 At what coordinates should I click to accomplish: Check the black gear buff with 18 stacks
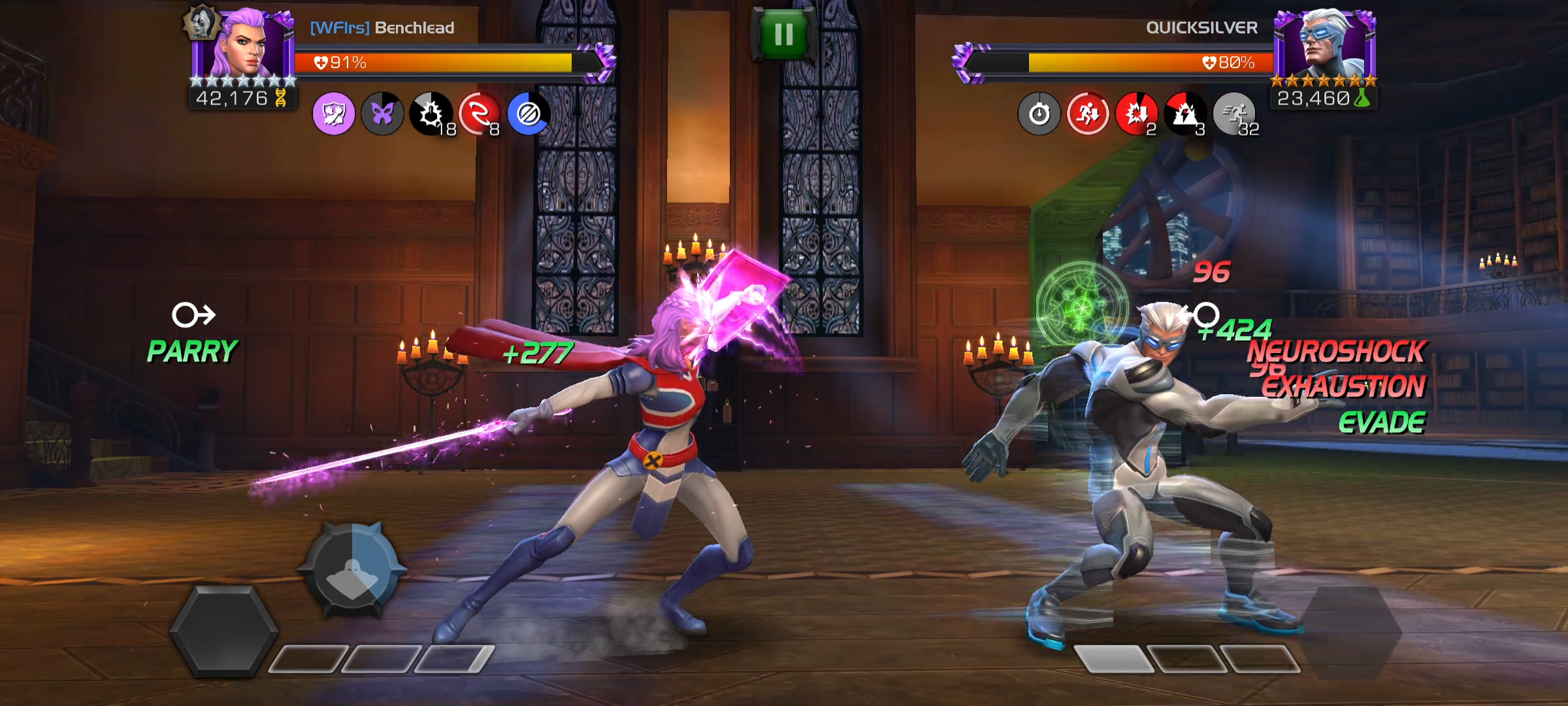coord(431,114)
